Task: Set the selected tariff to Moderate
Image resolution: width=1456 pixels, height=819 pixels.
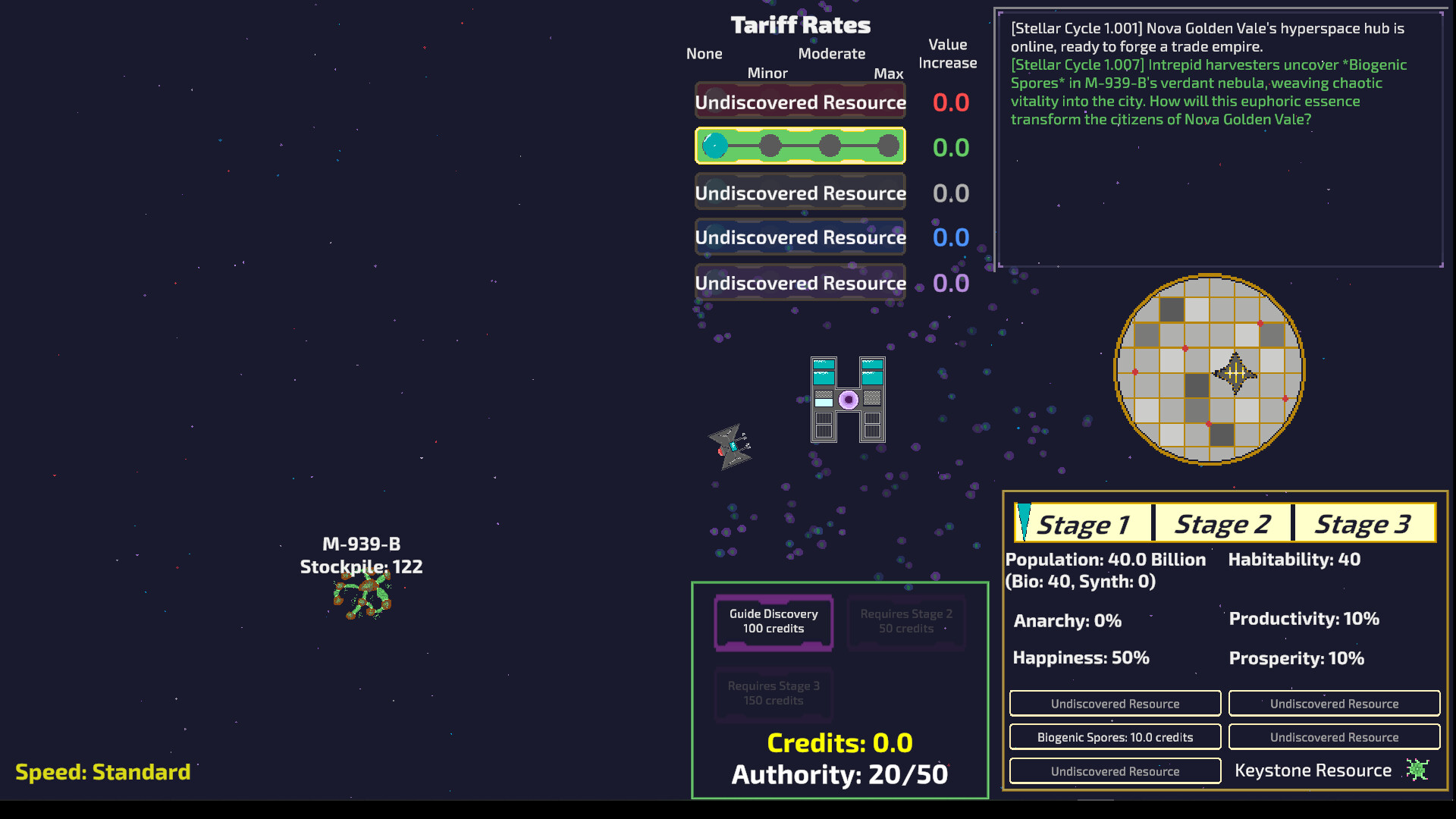Action: pos(829,146)
